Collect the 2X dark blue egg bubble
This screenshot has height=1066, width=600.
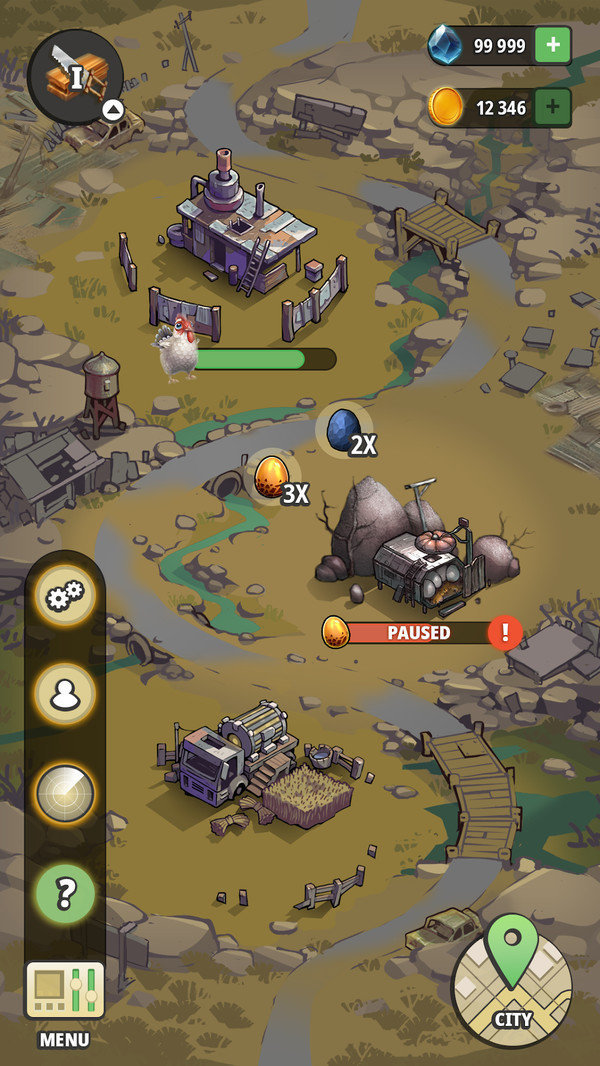click(345, 429)
